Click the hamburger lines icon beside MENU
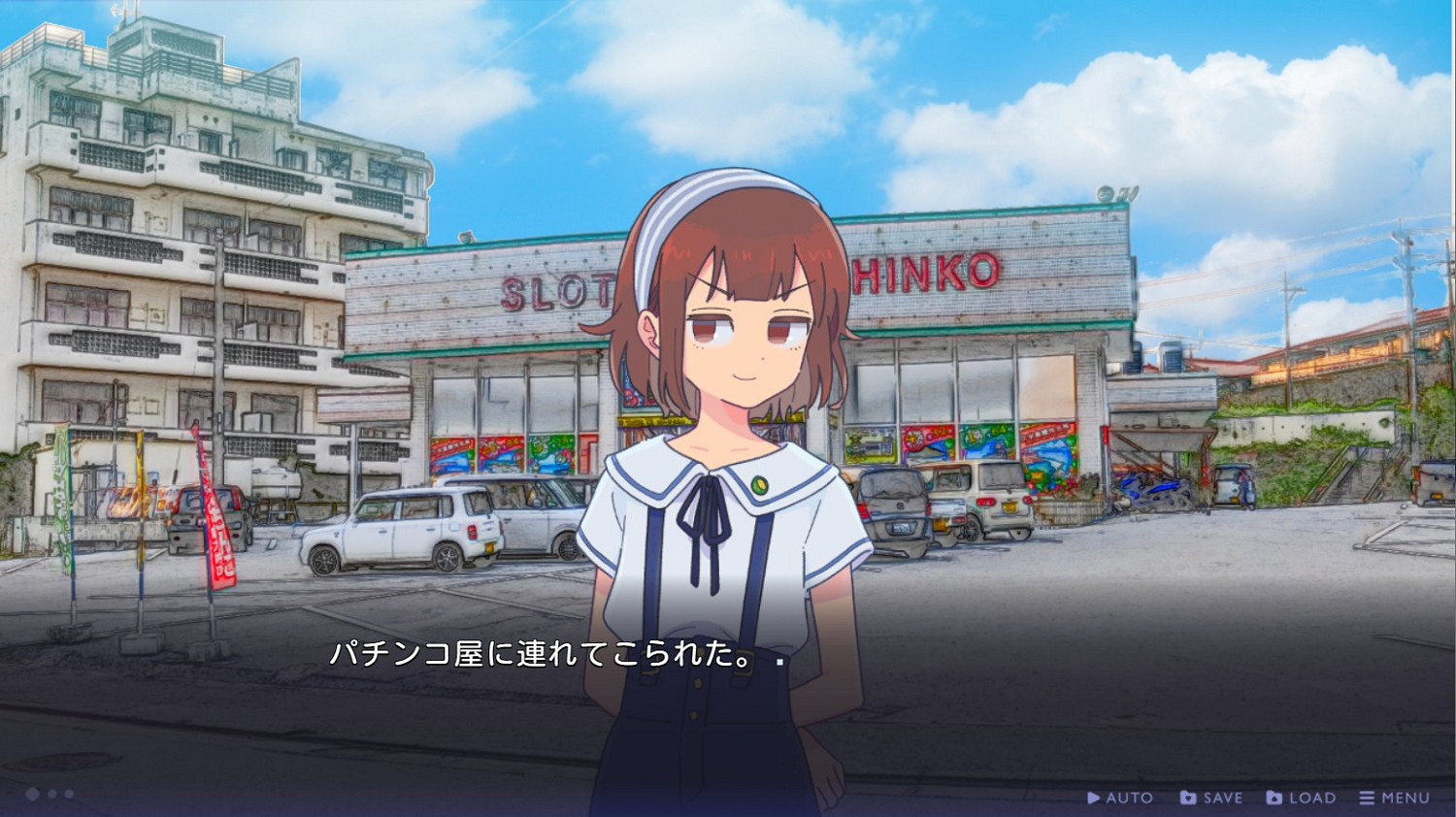This screenshot has width=1456, height=817. point(1369,797)
